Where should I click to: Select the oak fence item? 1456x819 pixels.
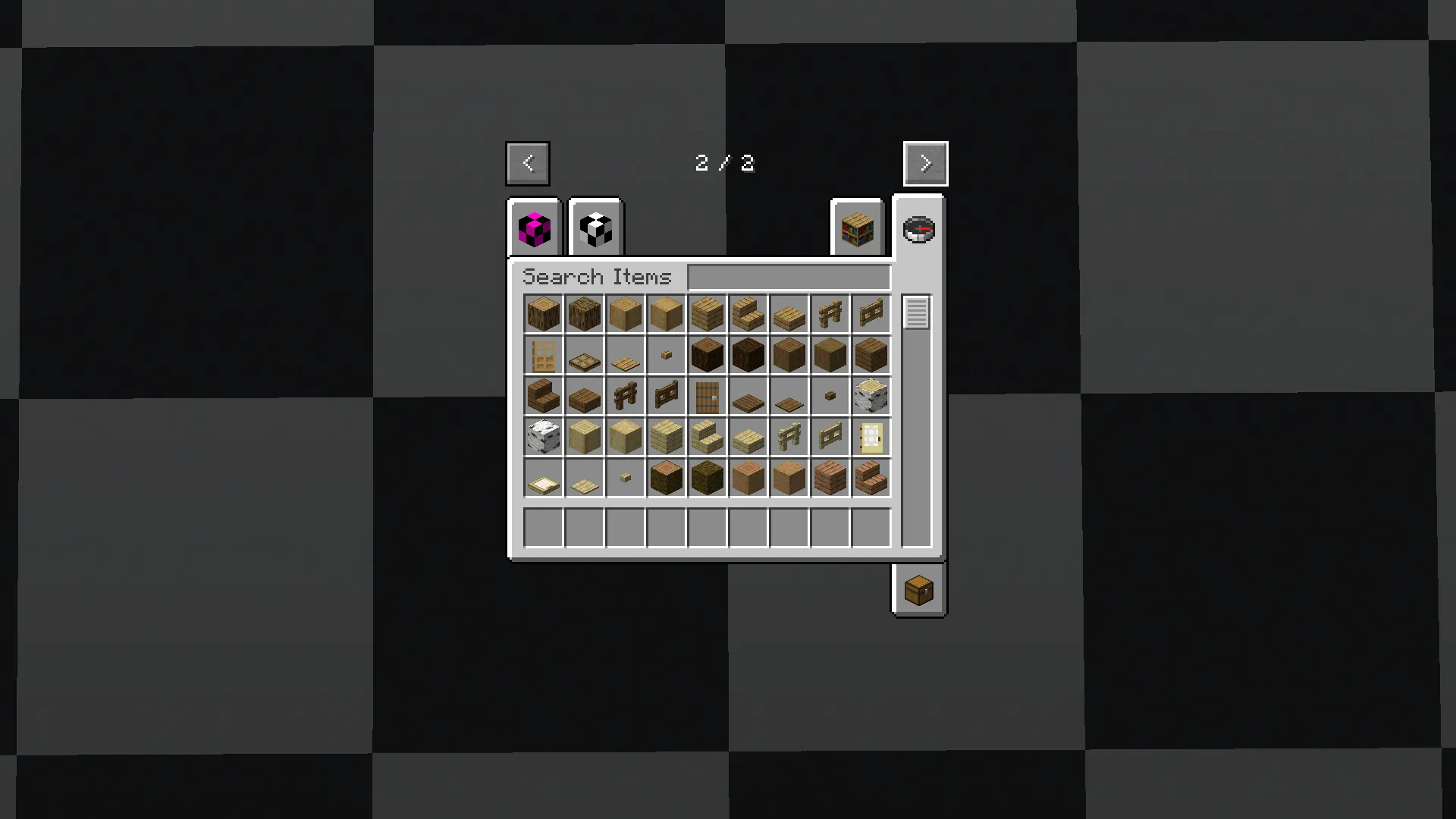830,313
